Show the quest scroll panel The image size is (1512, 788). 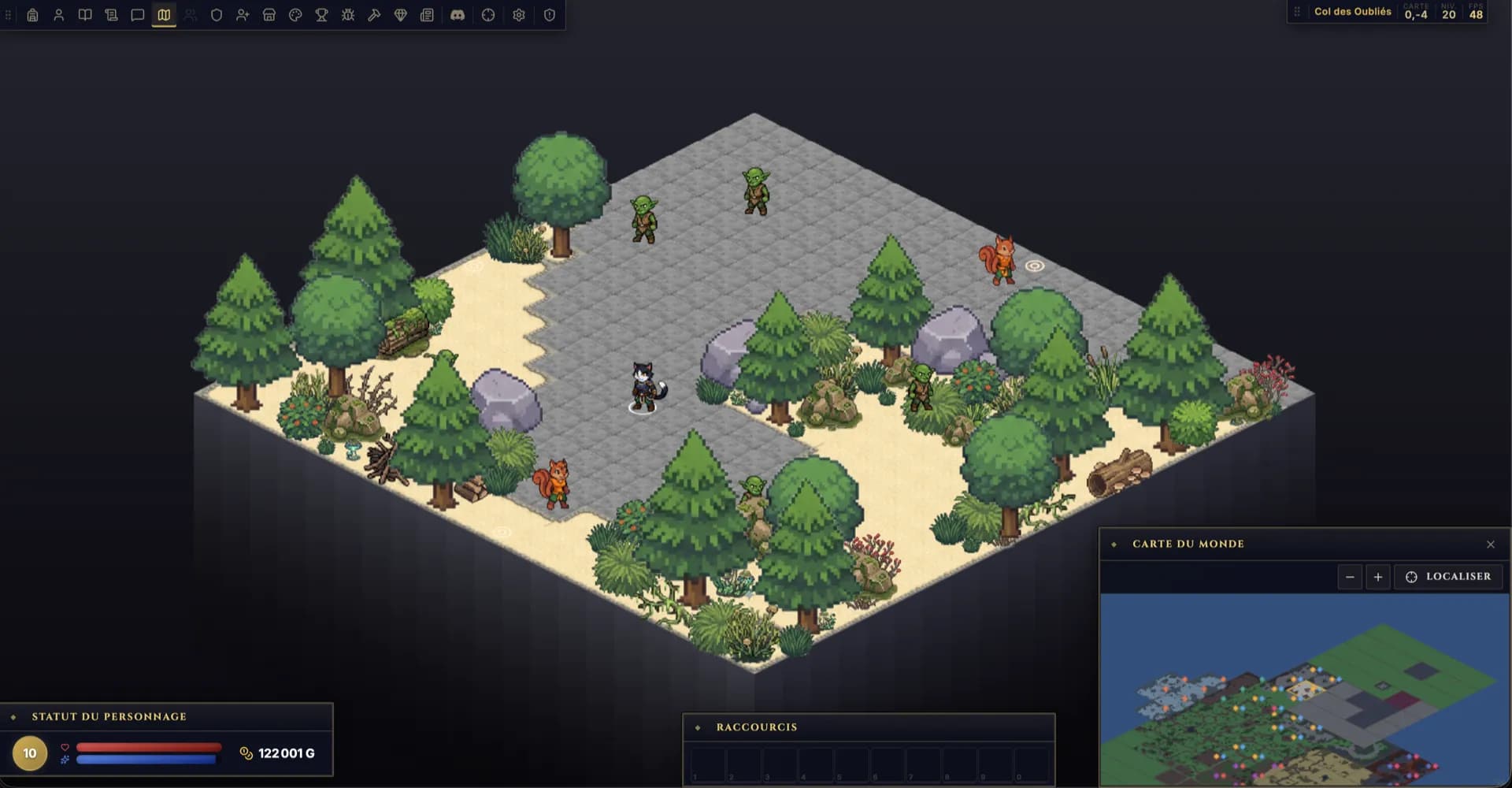[x=111, y=15]
